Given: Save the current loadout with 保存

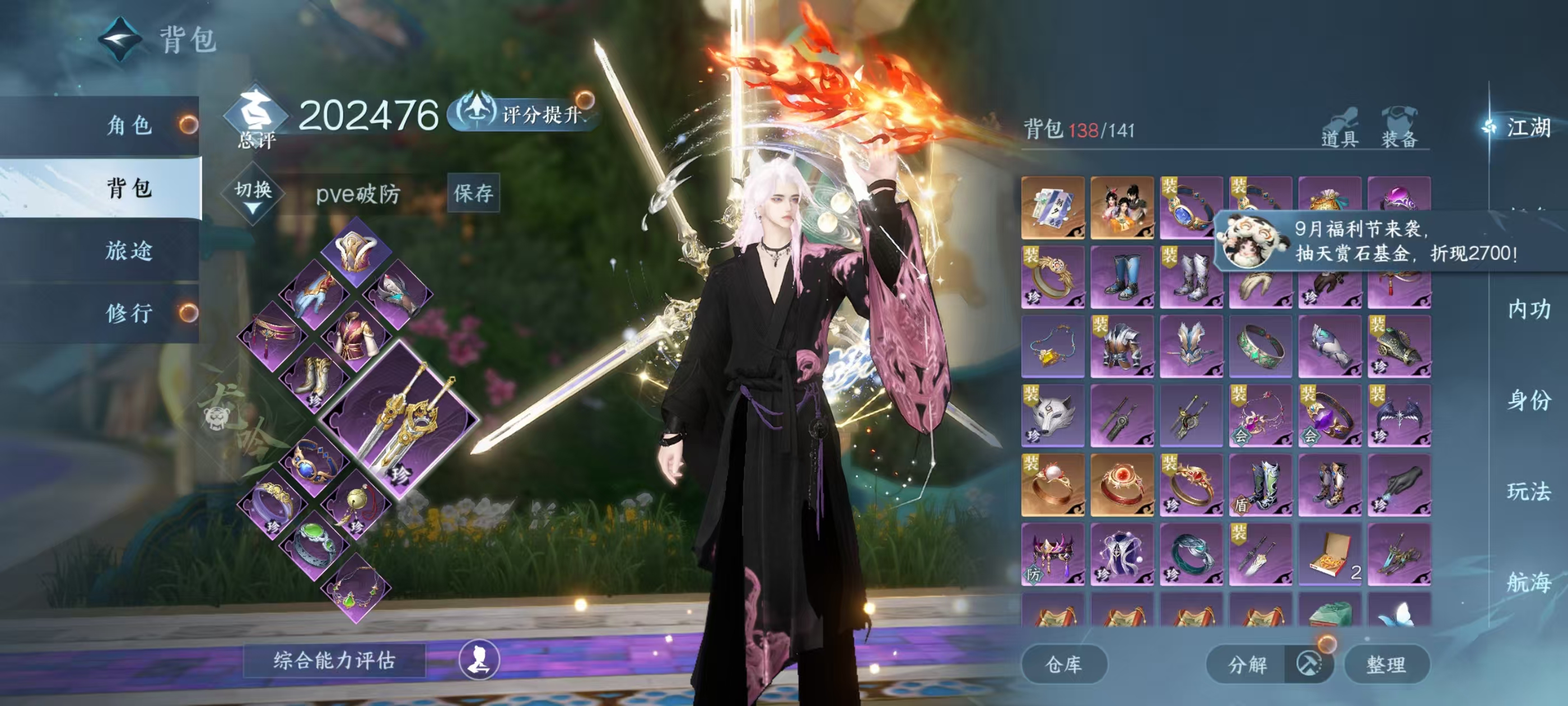Looking at the screenshot, I should pyautogui.click(x=473, y=193).
